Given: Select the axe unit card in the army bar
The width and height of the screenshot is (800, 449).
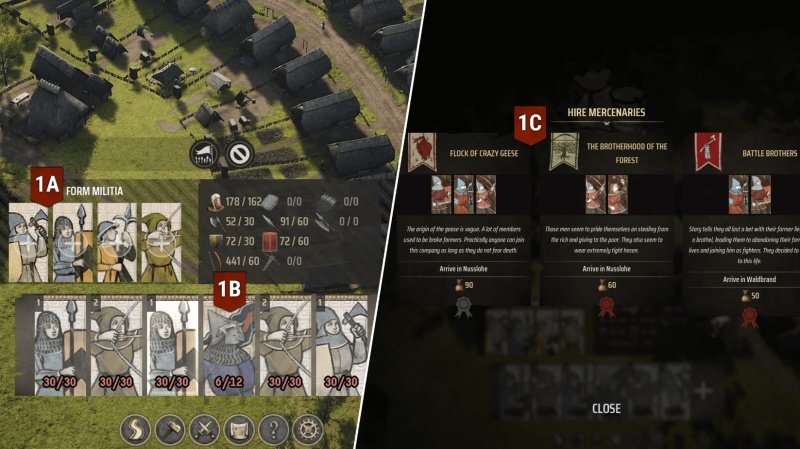Looking at the screenshot, I should (x=338, y=351).
